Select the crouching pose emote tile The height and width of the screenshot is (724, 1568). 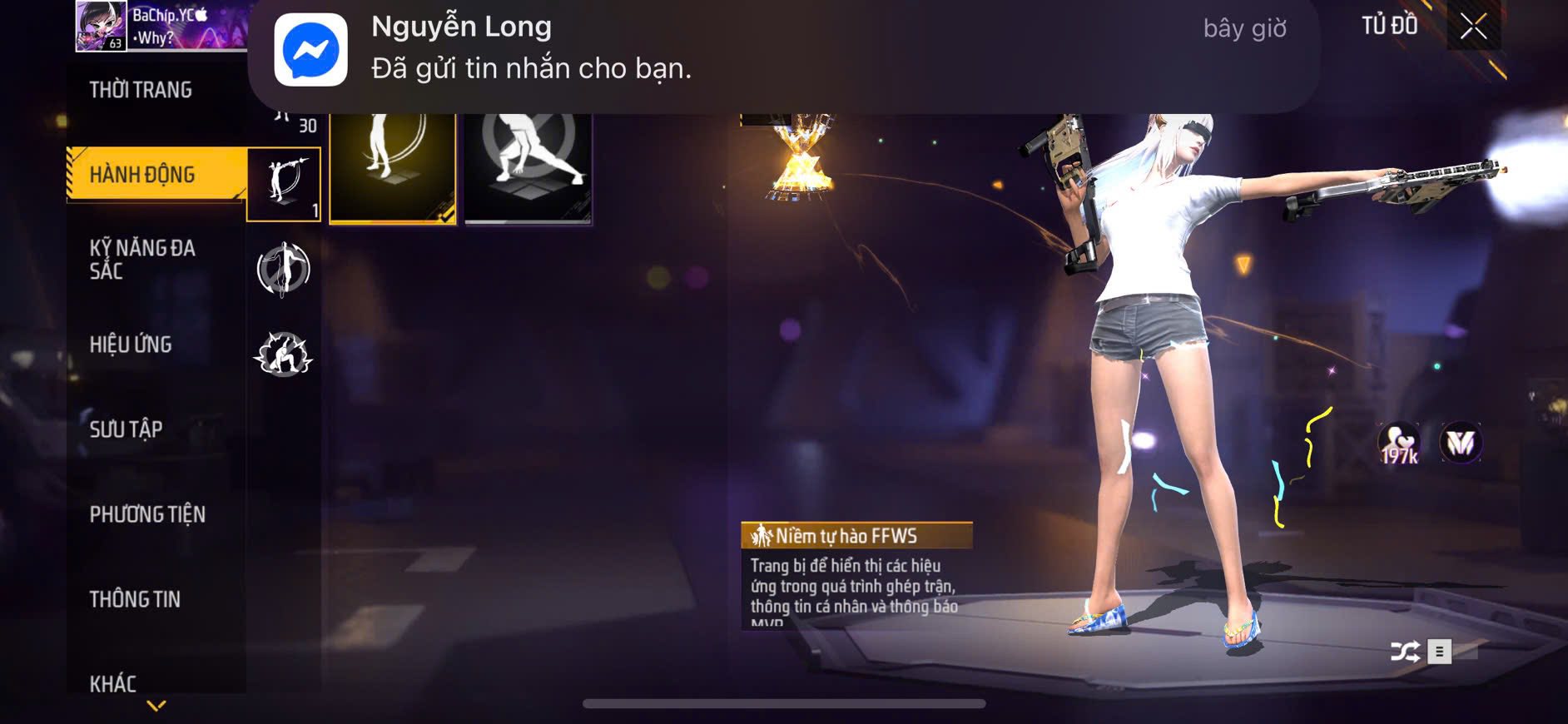(528, 168)
